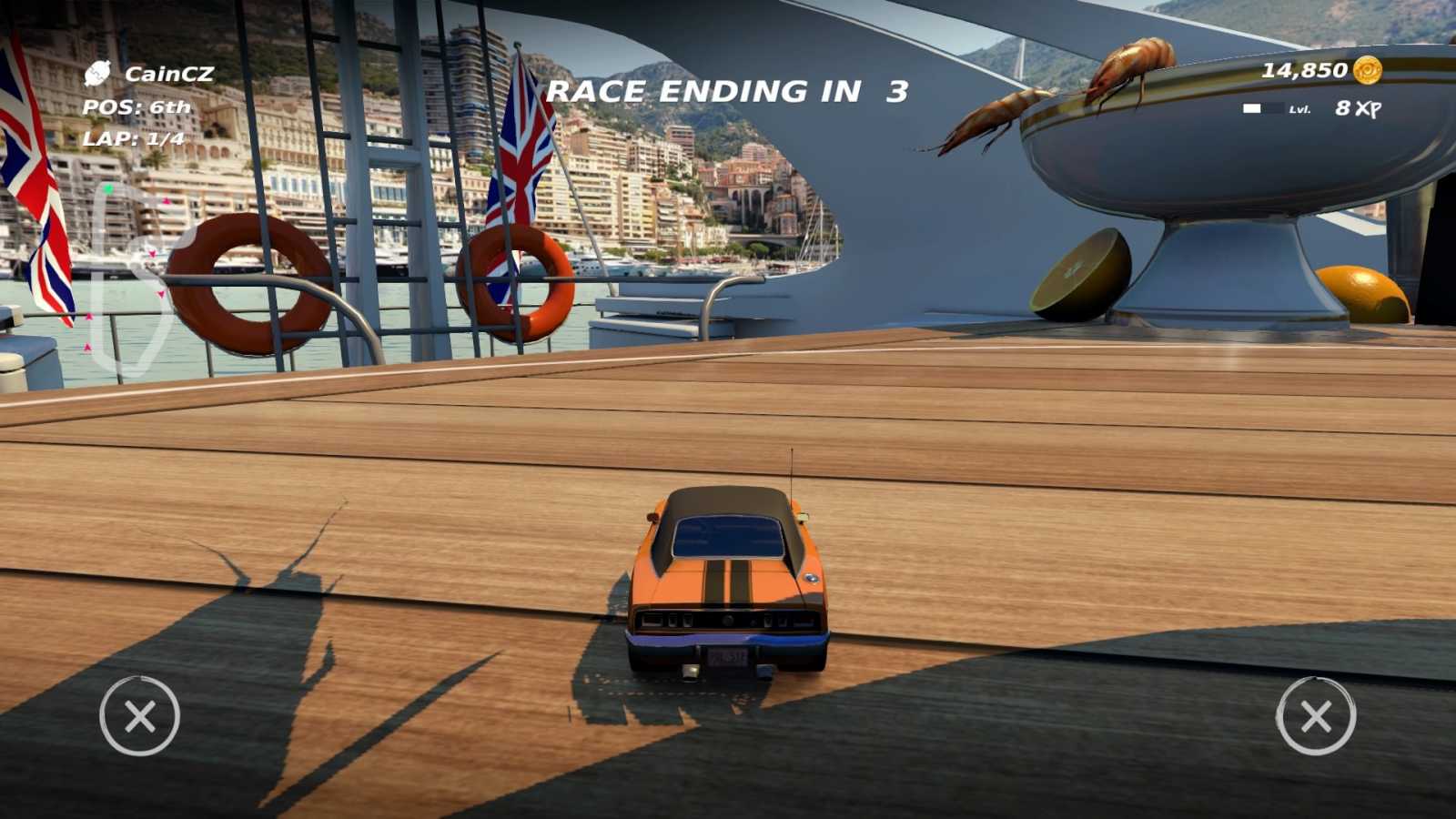
Task: Click the green start marker on the minimap
Action: click(x=108, y=188)
